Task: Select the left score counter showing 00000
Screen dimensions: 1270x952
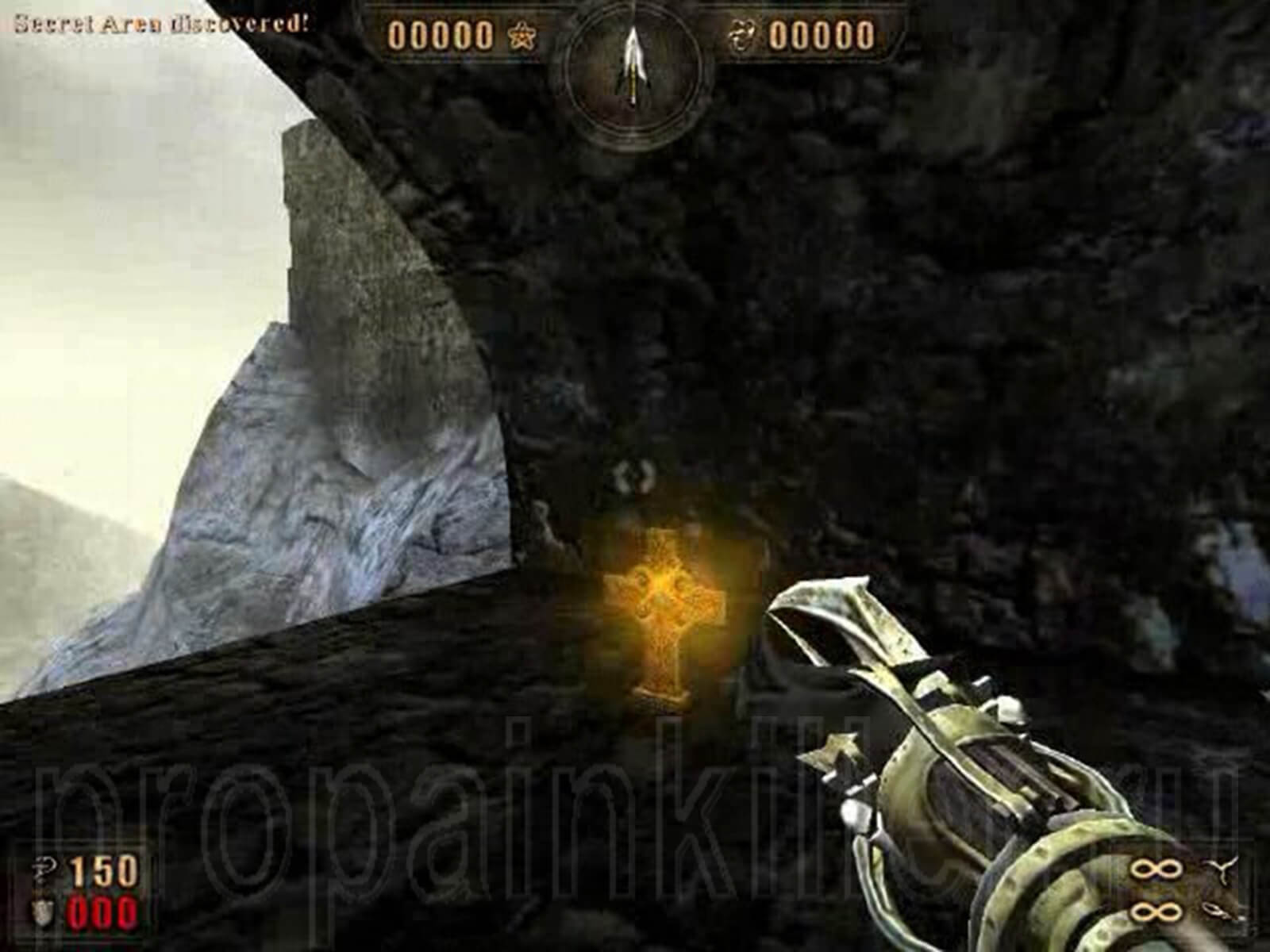Action: 441,35
